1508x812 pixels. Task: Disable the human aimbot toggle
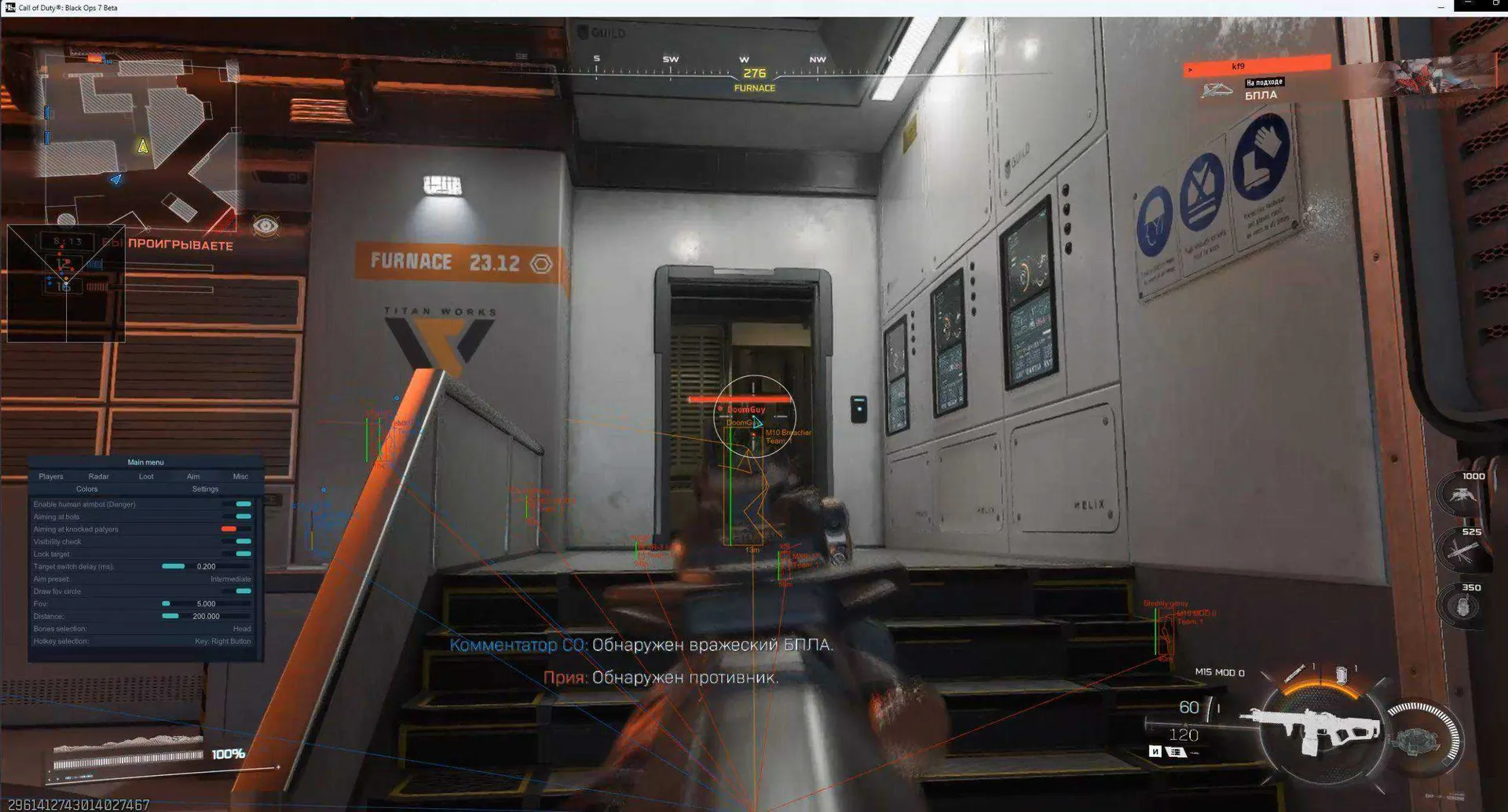pos(243,504)
